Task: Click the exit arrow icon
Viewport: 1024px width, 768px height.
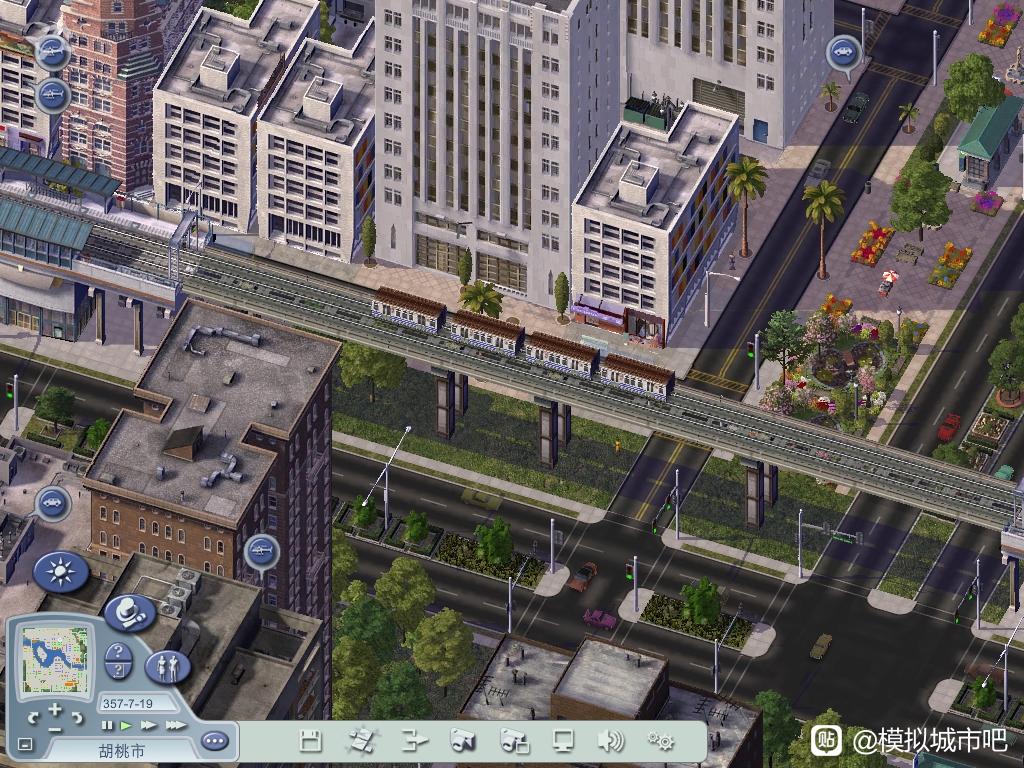Action: 413,741
